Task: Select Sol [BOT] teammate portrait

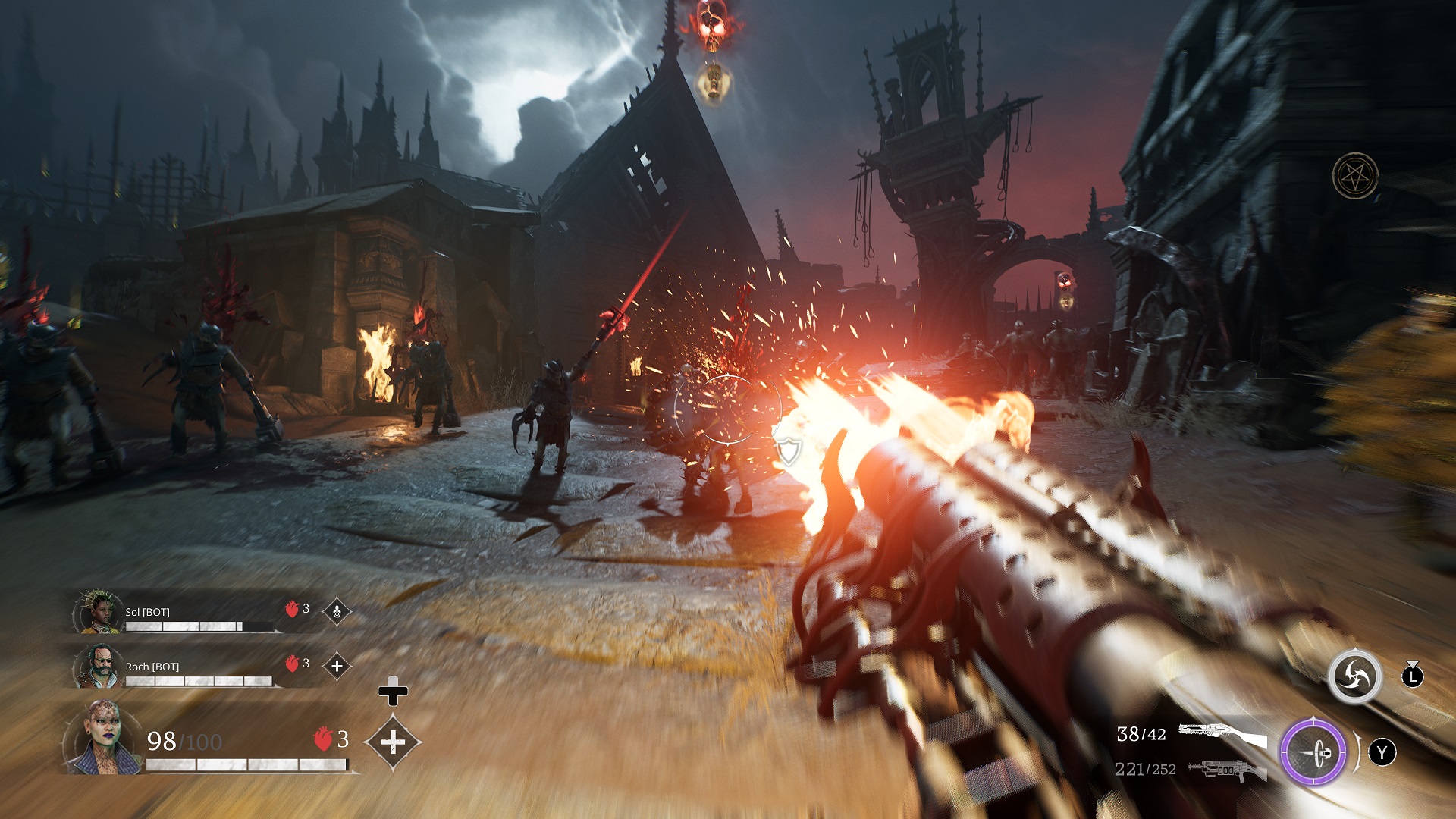Action: click(97, 612)
